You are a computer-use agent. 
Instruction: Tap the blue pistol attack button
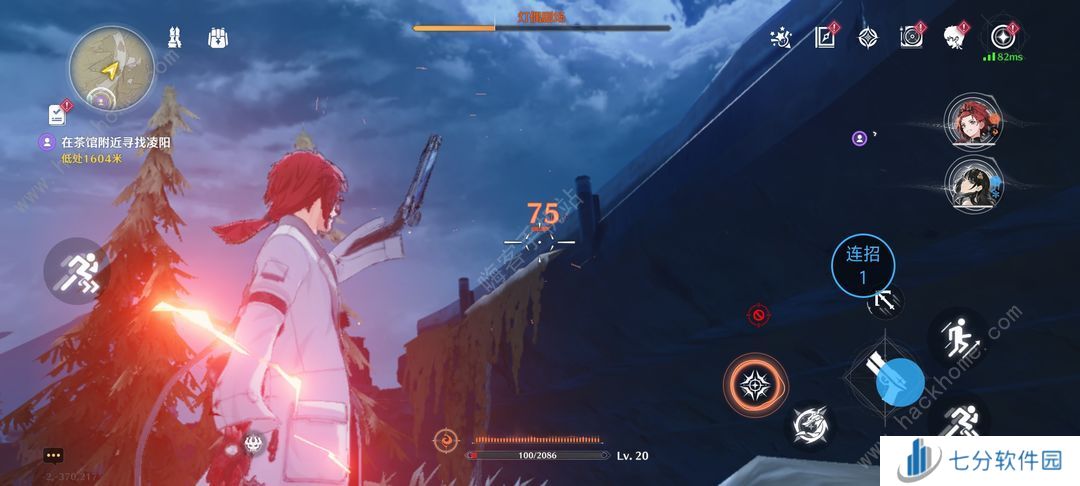coord(900,380)
